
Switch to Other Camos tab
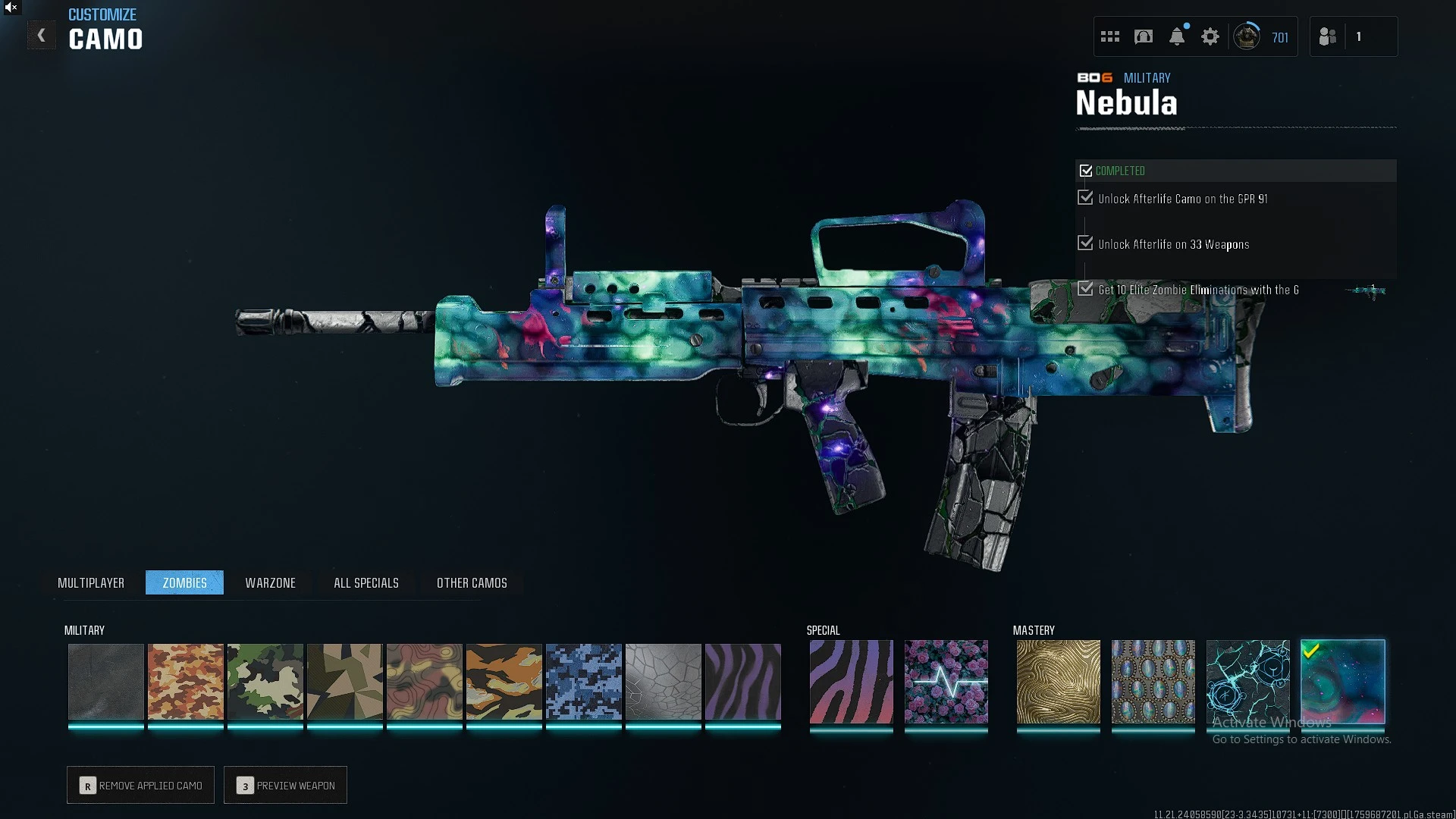tap(472, 582)
